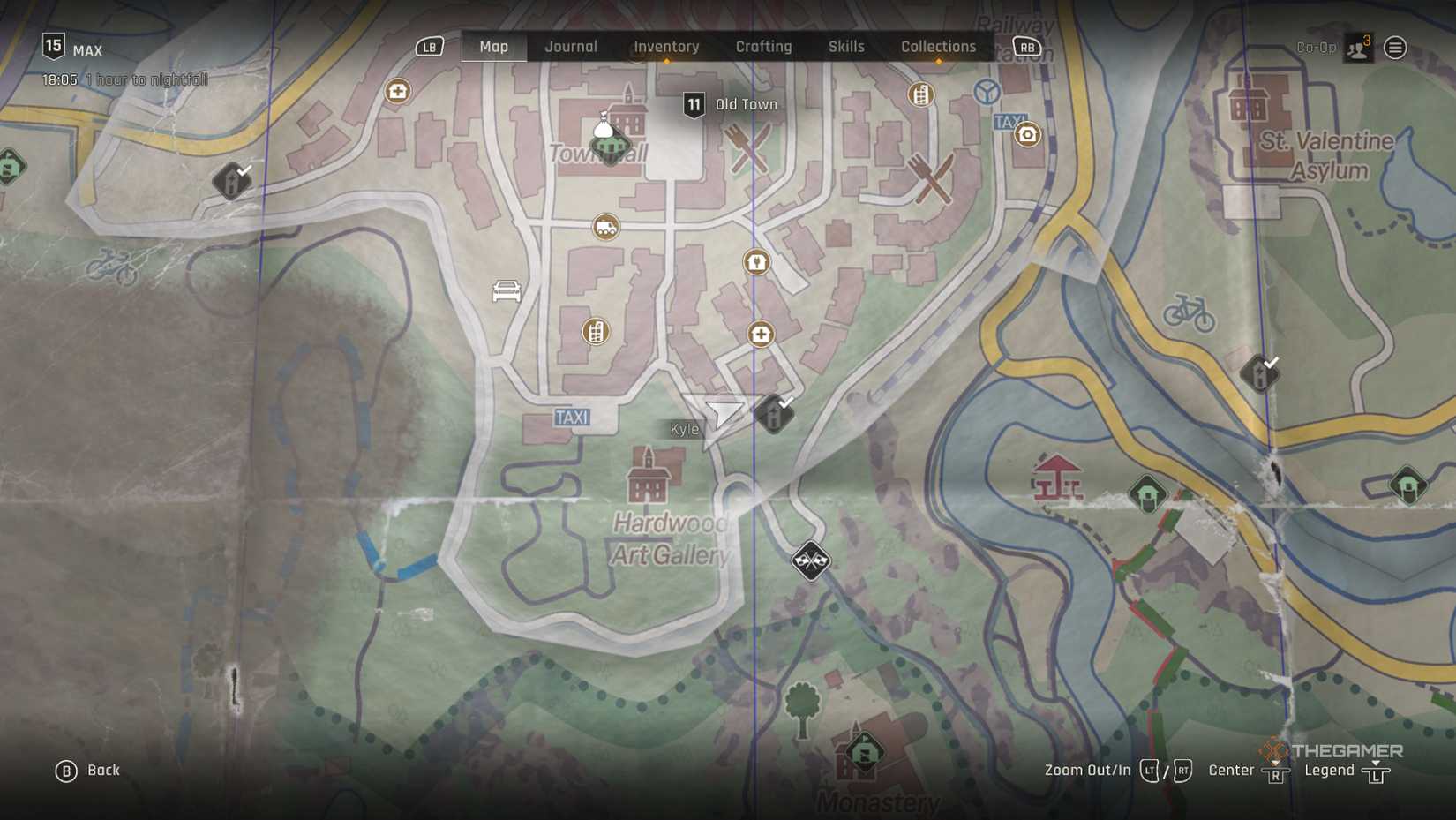Go to the Crafting tab
Image resolution: width=1456 pixels, height=820 pixels.
763,47
